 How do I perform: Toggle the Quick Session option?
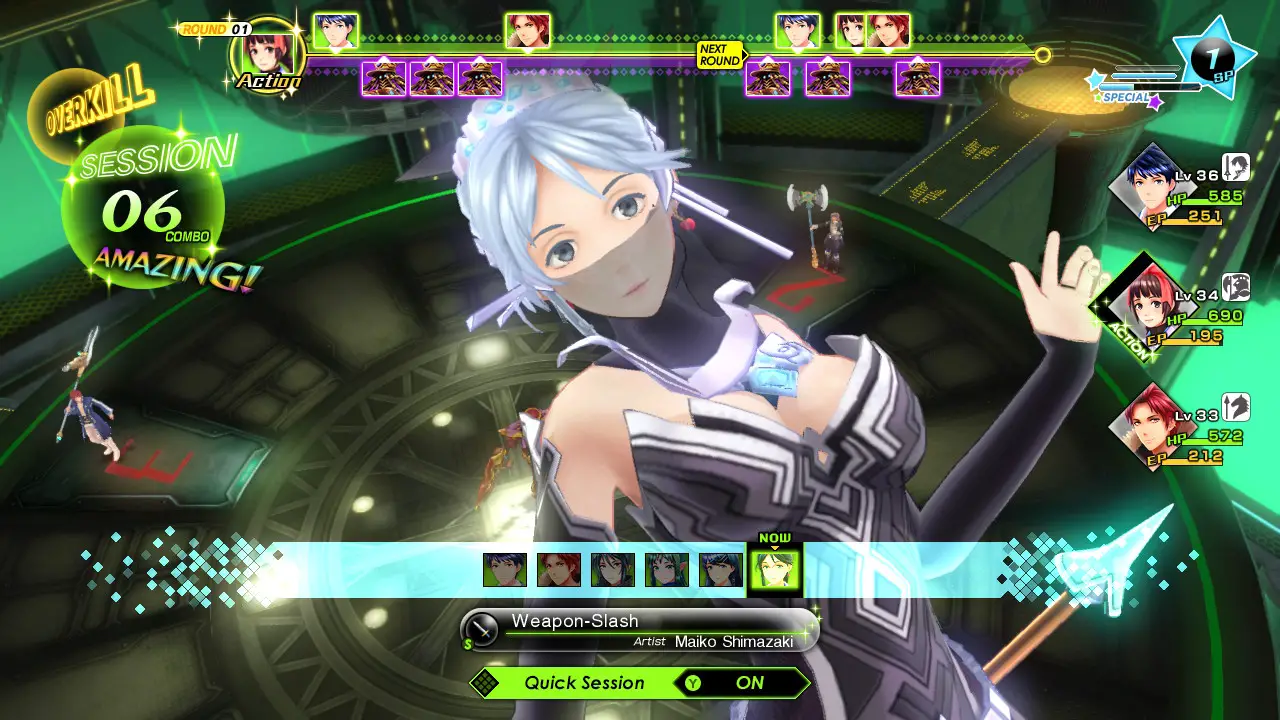(x=640, y=683)
